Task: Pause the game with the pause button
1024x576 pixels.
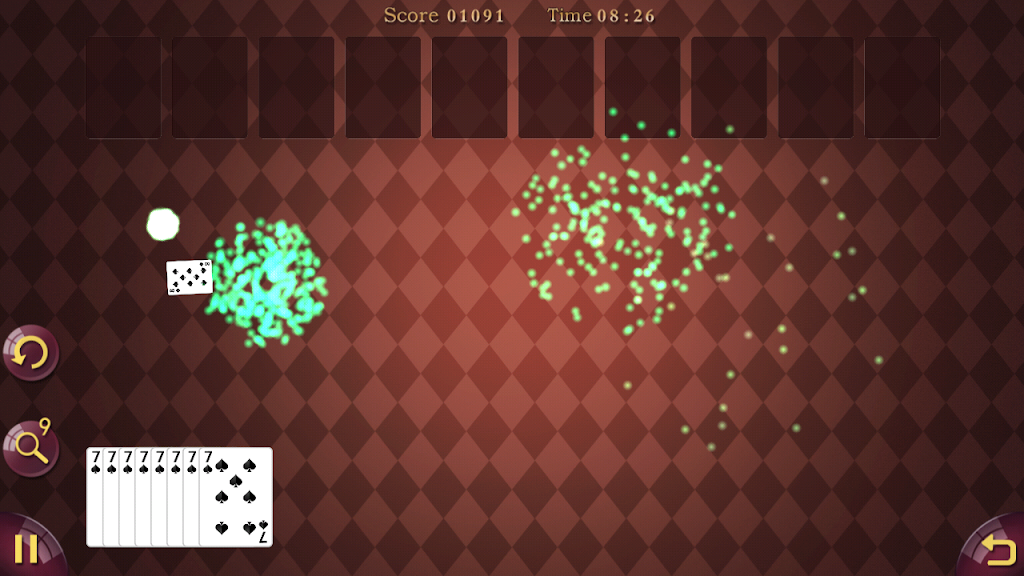Action: [x=26, y=548]
